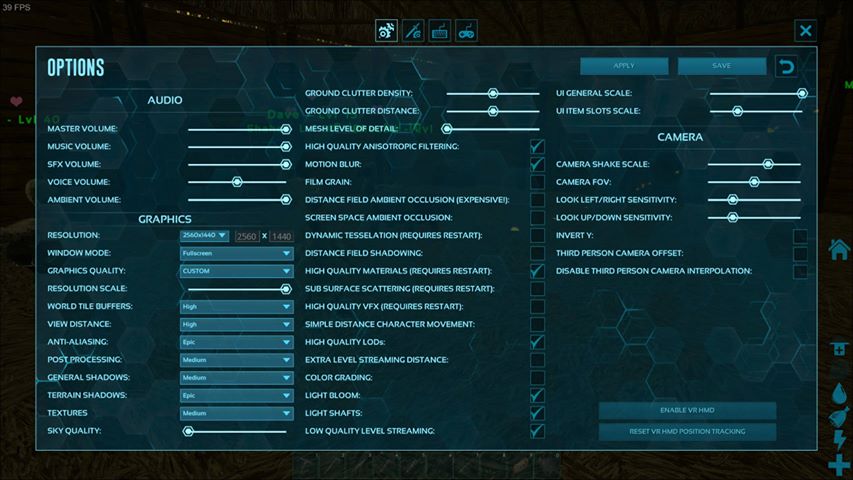Set the Camera FOV slider
The width and height of the screenshot is (853, 480).
755,182
